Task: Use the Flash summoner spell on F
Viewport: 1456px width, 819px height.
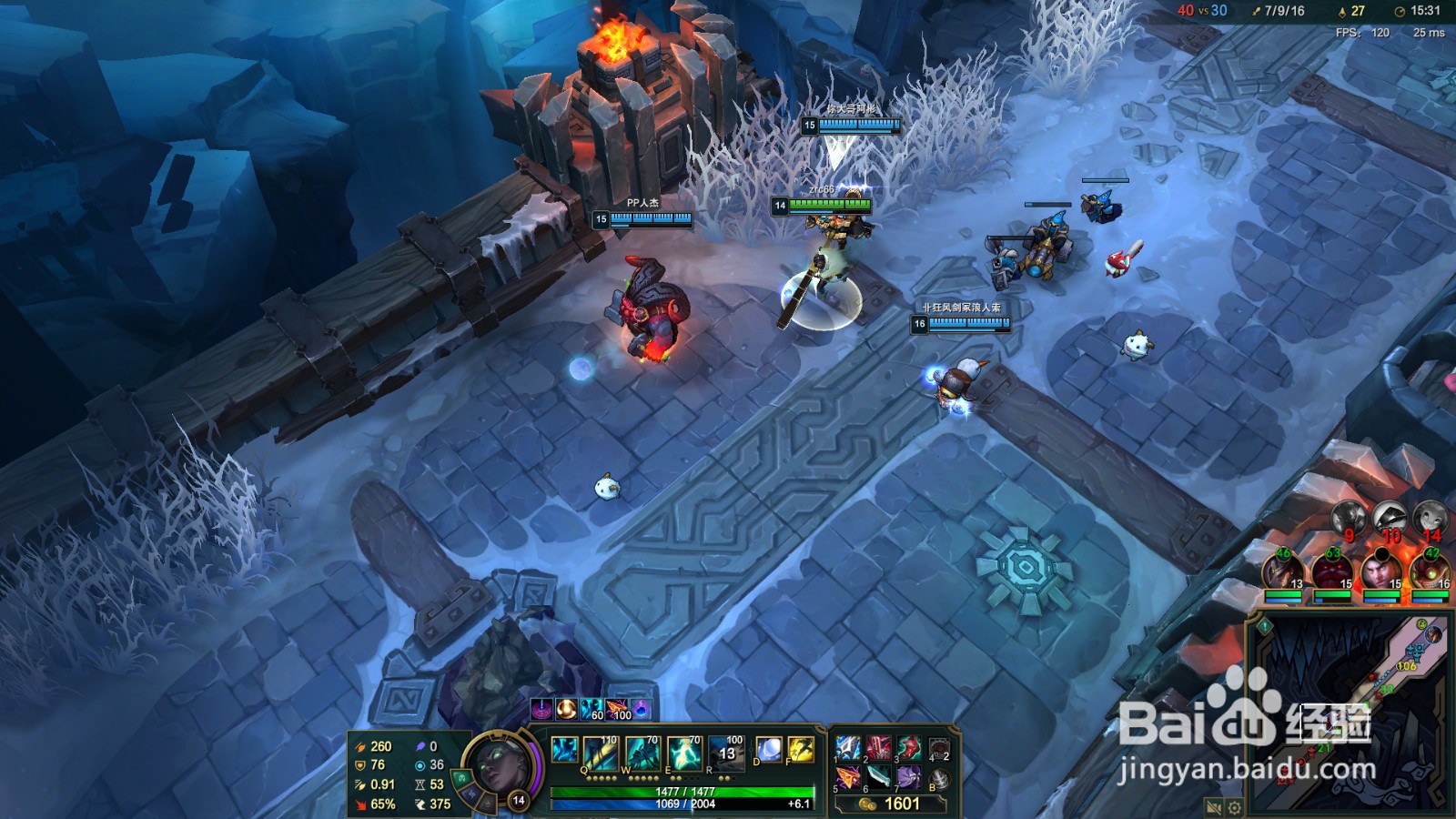Action: (800, 751)
